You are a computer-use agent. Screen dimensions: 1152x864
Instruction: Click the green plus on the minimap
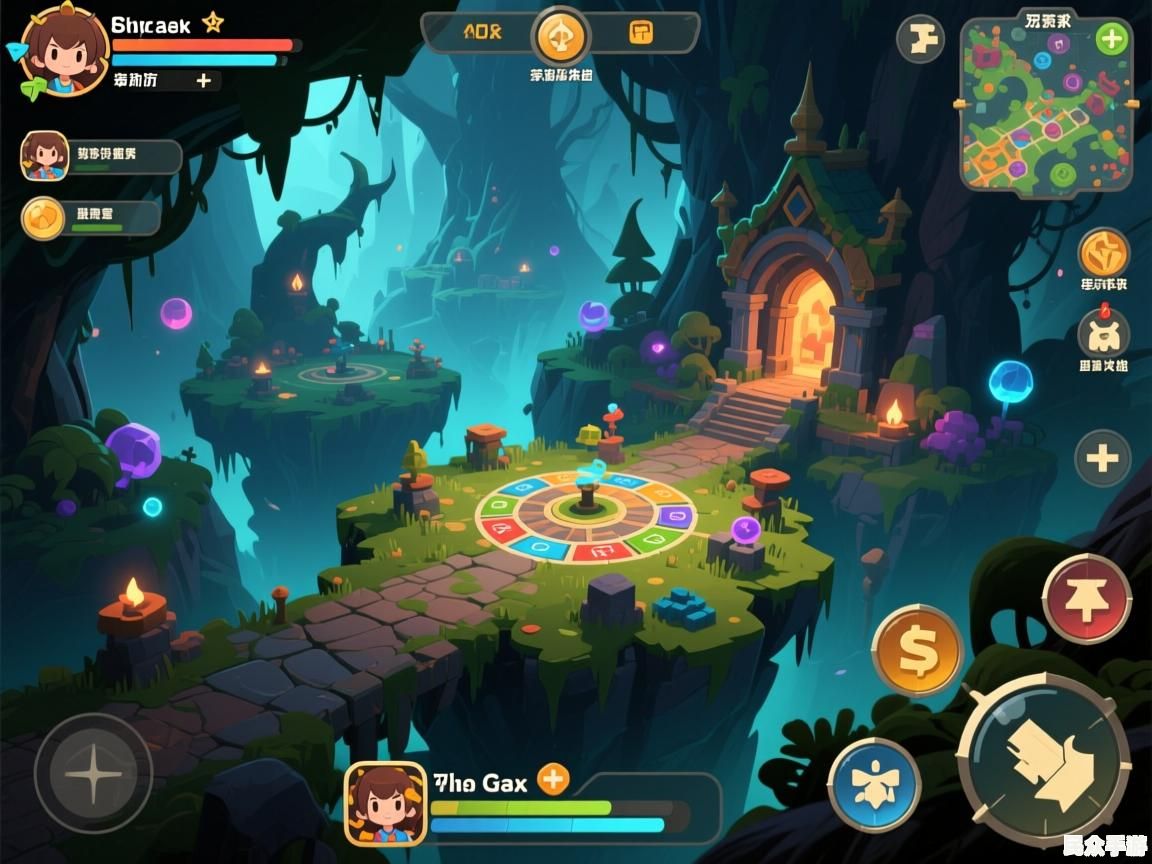click(x=1111, y=40)
